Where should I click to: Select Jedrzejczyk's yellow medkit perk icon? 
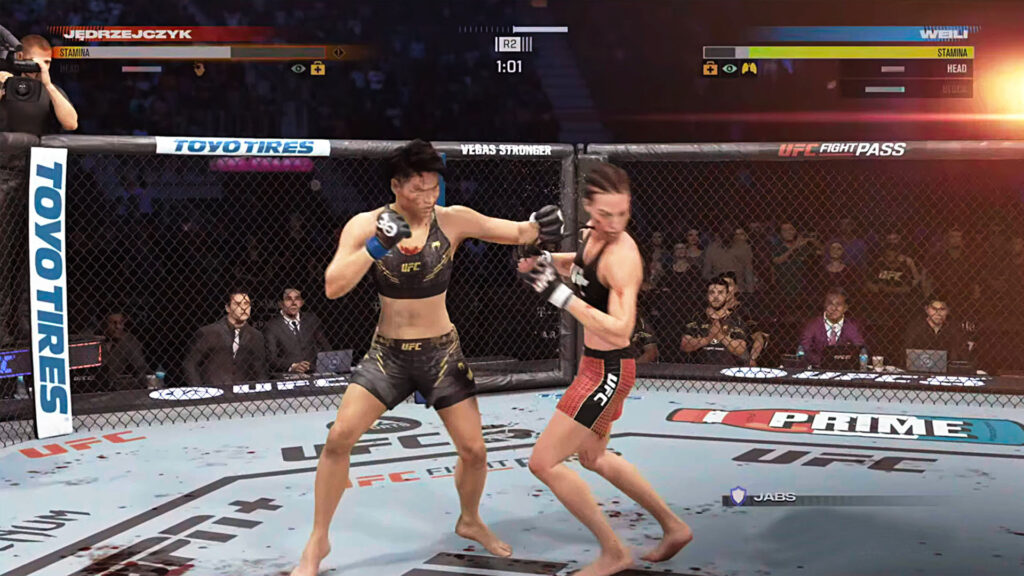tap(317, 68)
